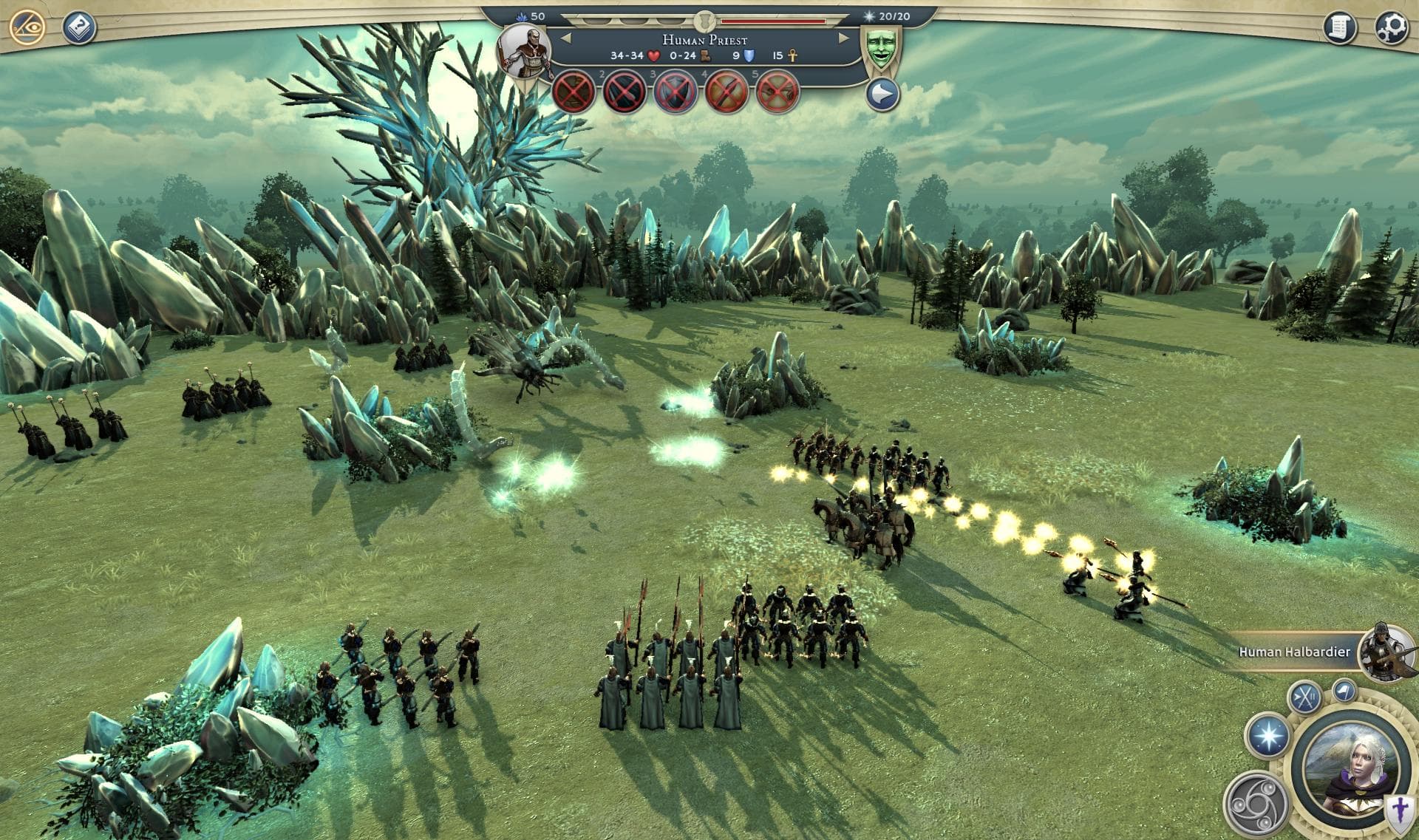Open the question-mark help book
1419x840 pixels.
78,27
